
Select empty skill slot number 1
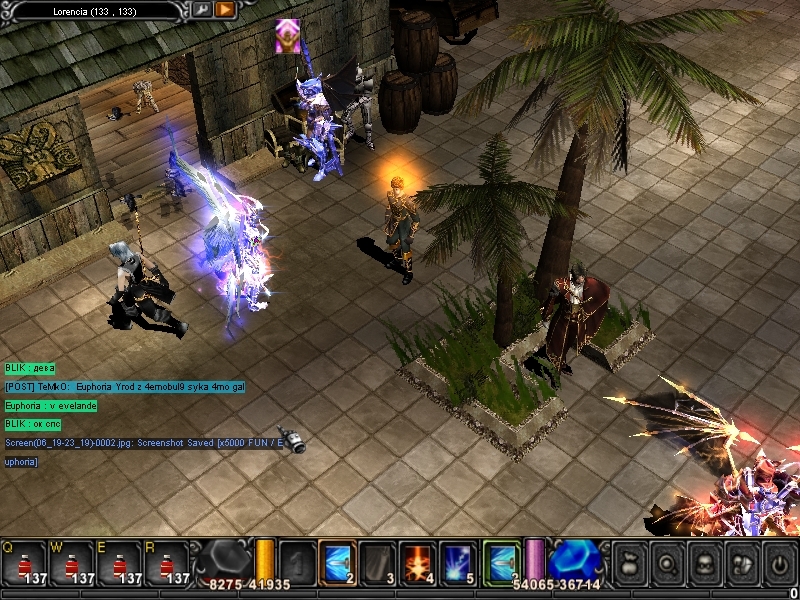click(x=297, y=562)
